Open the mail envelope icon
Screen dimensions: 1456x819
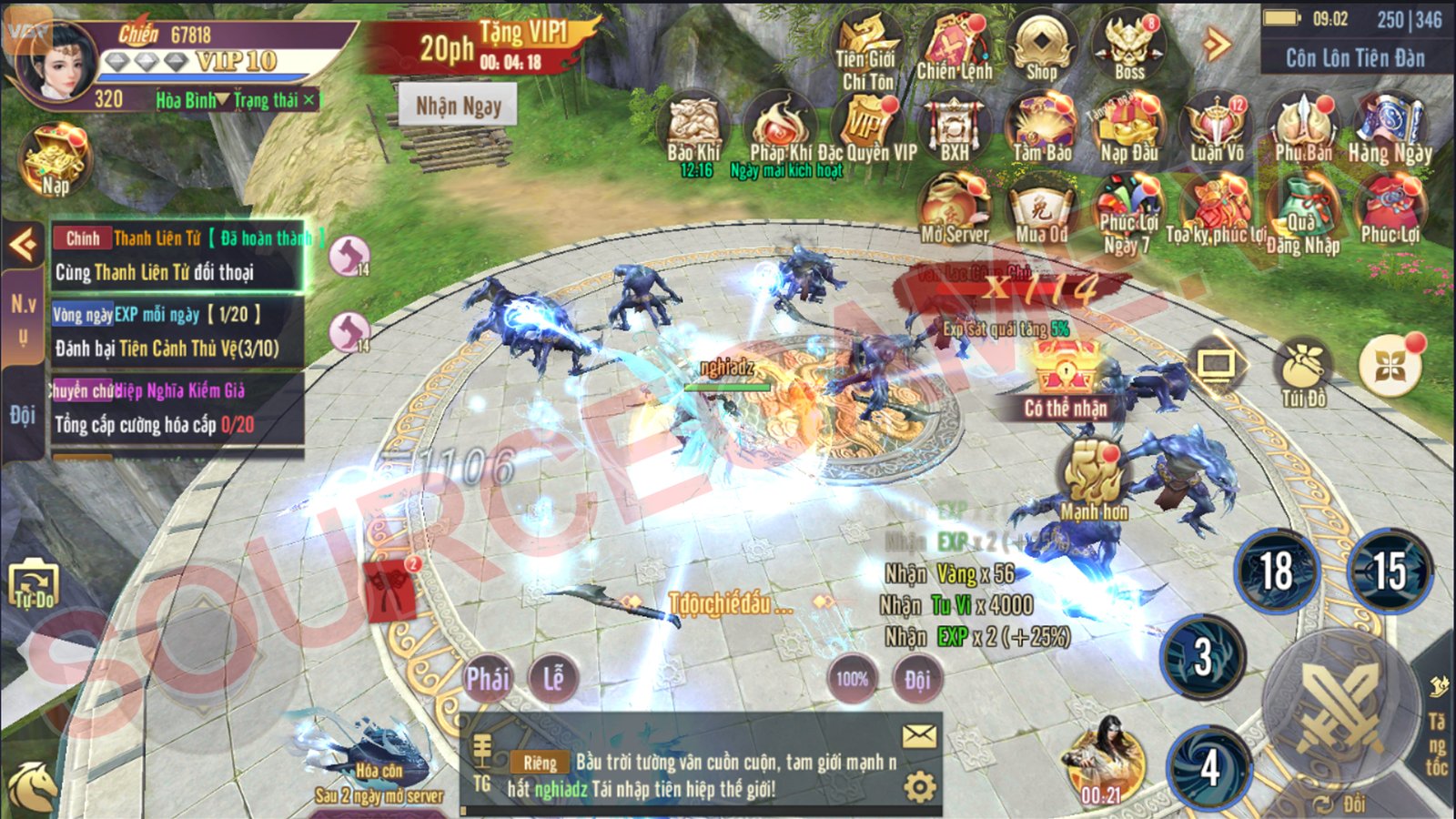click(x=919, y=735)
